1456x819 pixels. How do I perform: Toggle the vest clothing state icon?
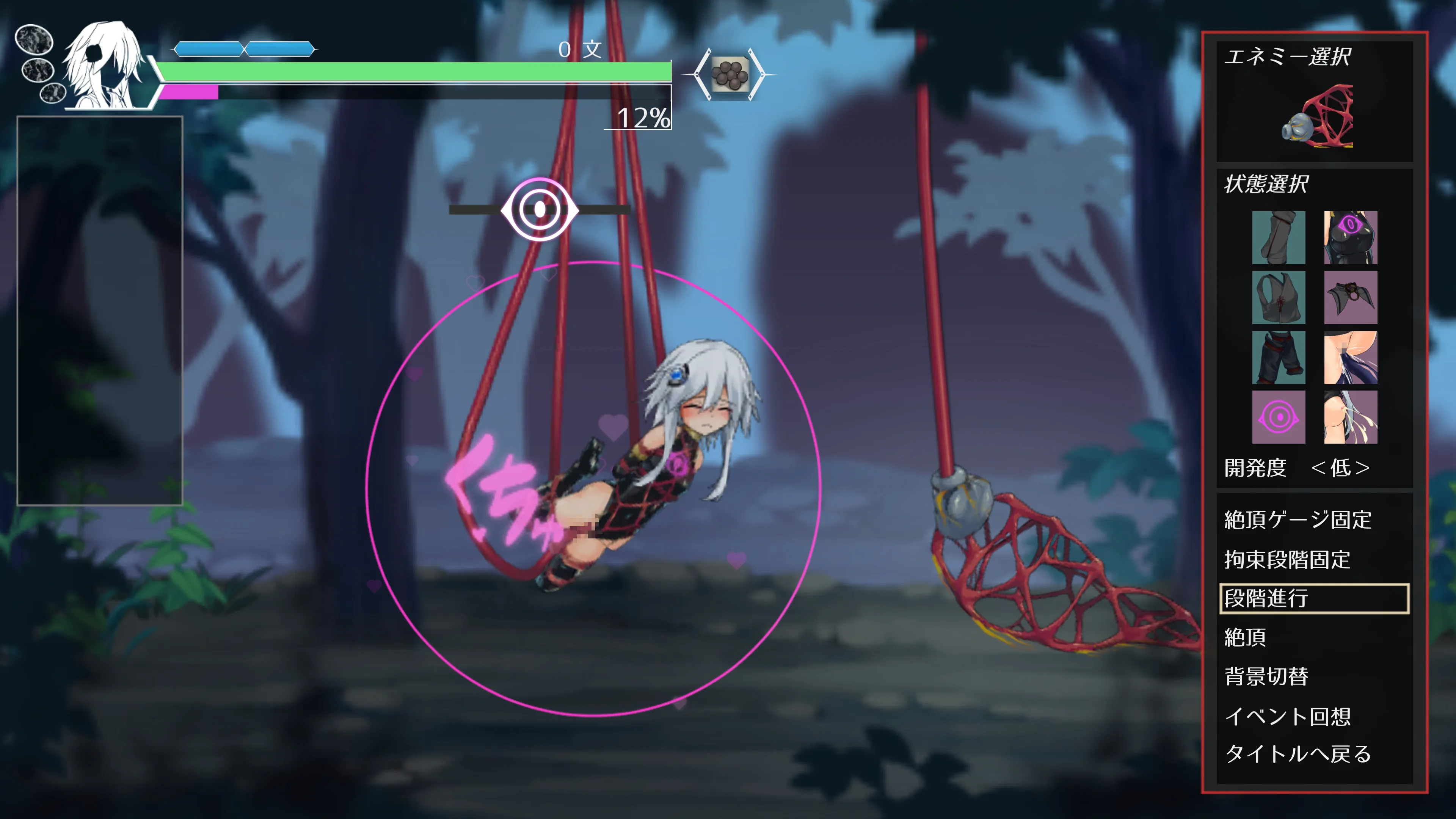(x=1278, y=297)
